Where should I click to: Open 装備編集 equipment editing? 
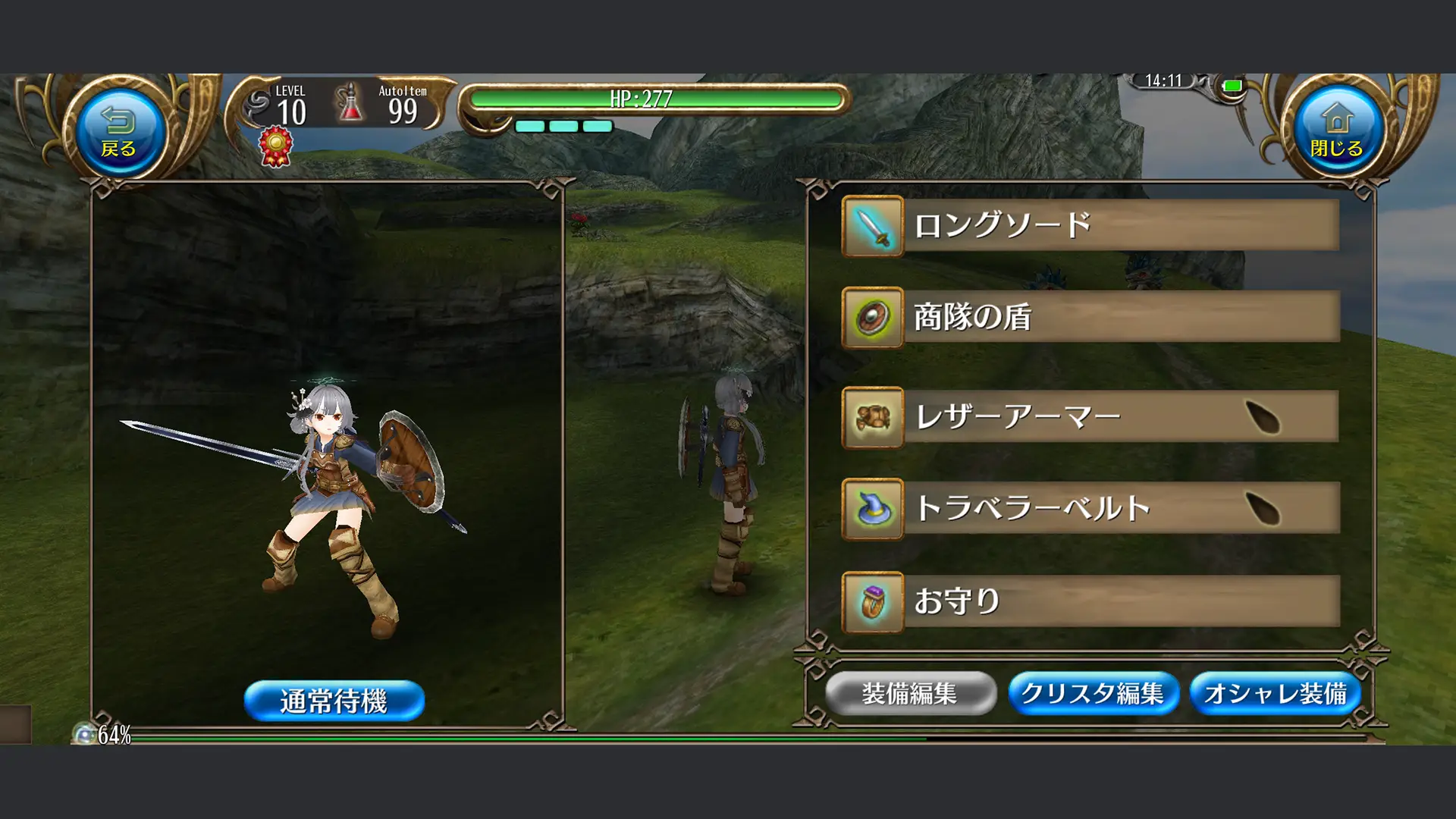[x=910, y=693]
